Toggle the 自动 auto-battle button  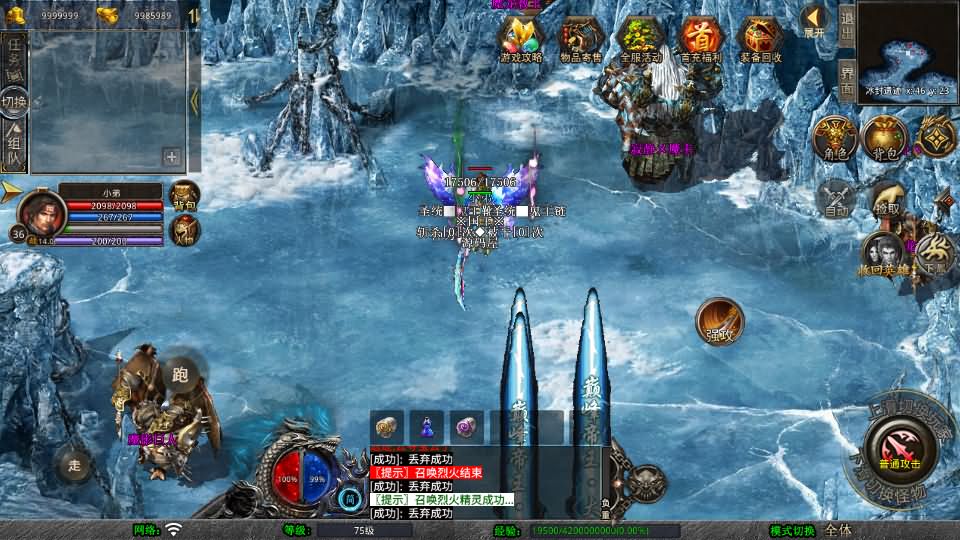pos(836,198)
